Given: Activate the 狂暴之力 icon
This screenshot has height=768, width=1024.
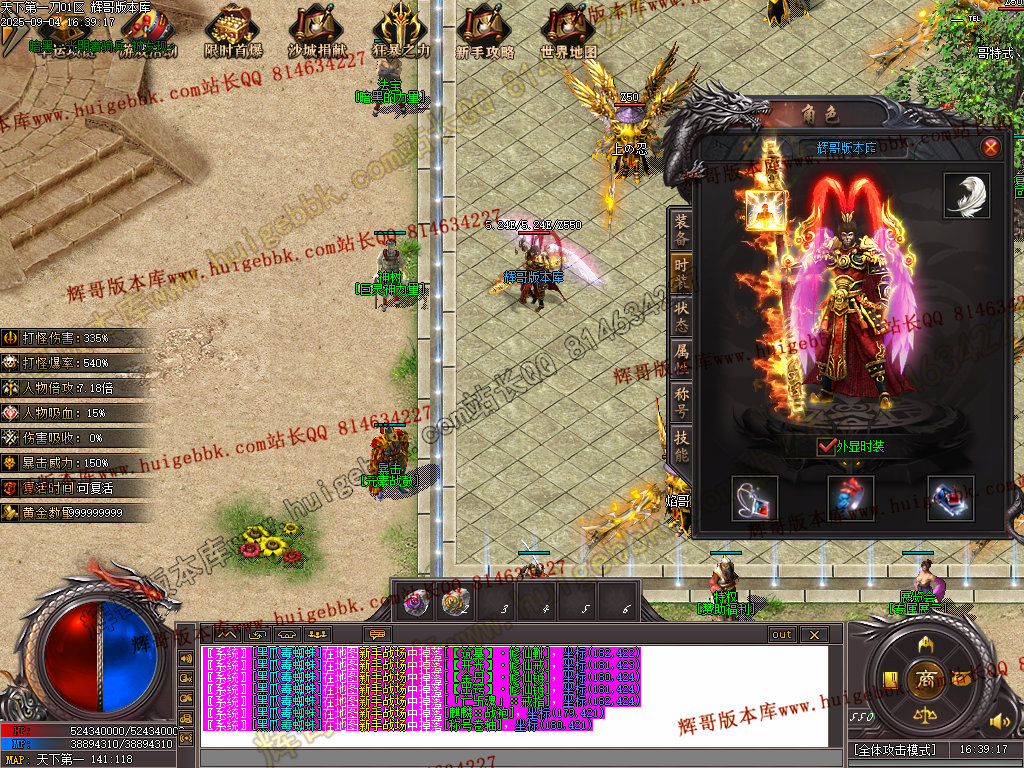Looking at the screenshot, I should tap(401, 30).
